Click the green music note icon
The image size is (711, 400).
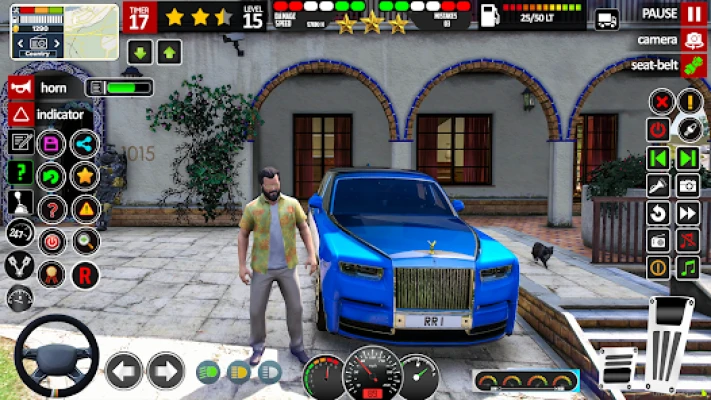[x=687, y=267]
